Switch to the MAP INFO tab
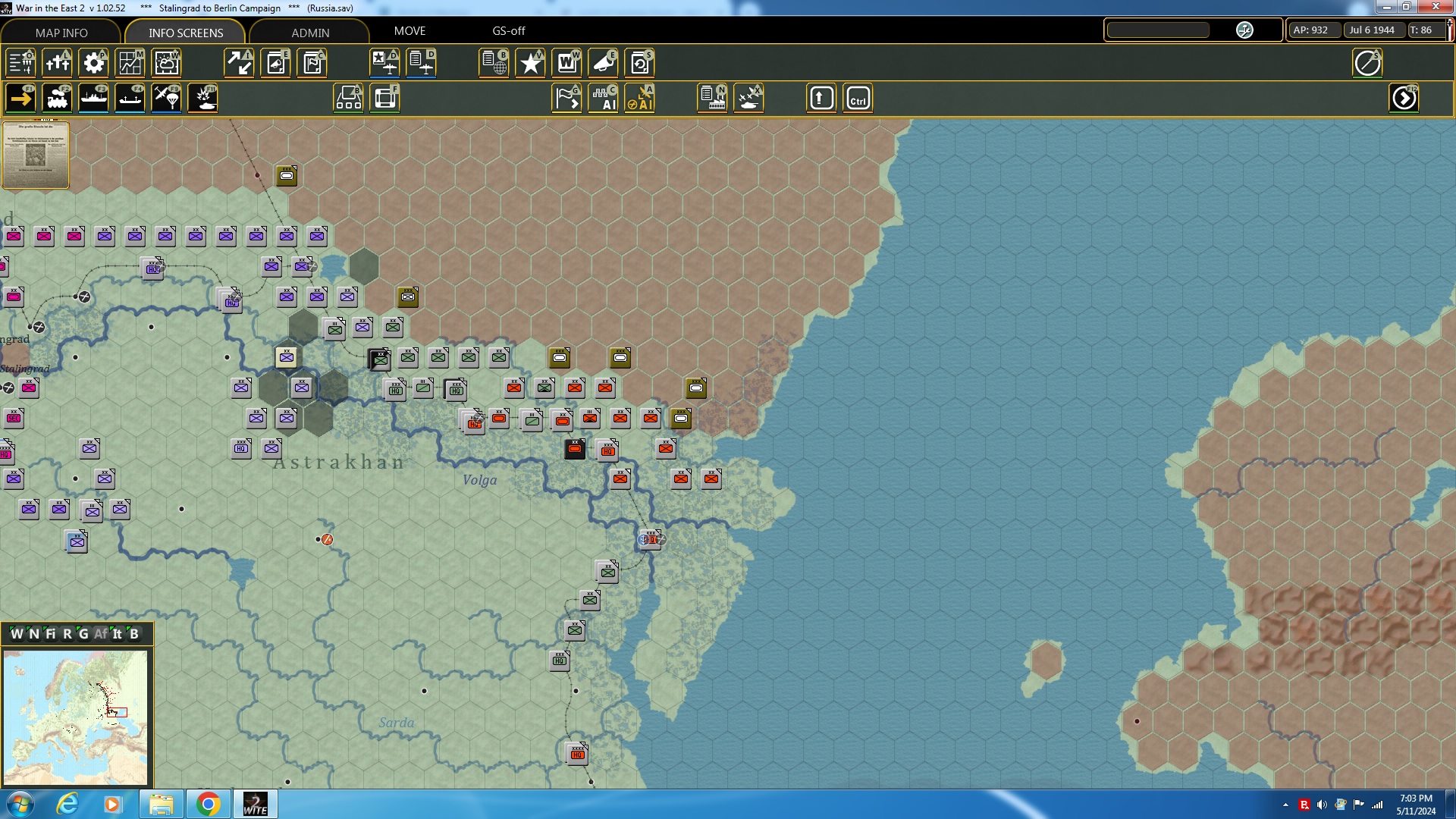Screen dimensions: 1456x819 60,33
